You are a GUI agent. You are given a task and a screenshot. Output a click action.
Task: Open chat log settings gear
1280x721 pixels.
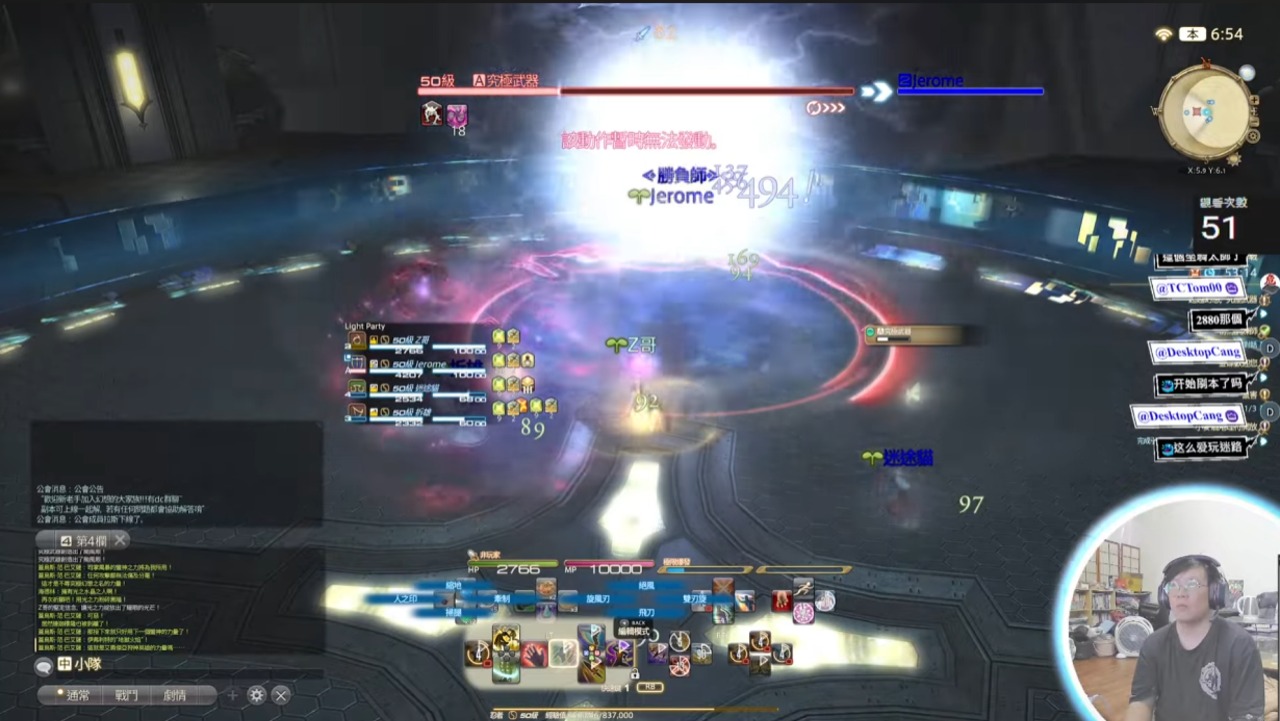(x=257, y=695)
